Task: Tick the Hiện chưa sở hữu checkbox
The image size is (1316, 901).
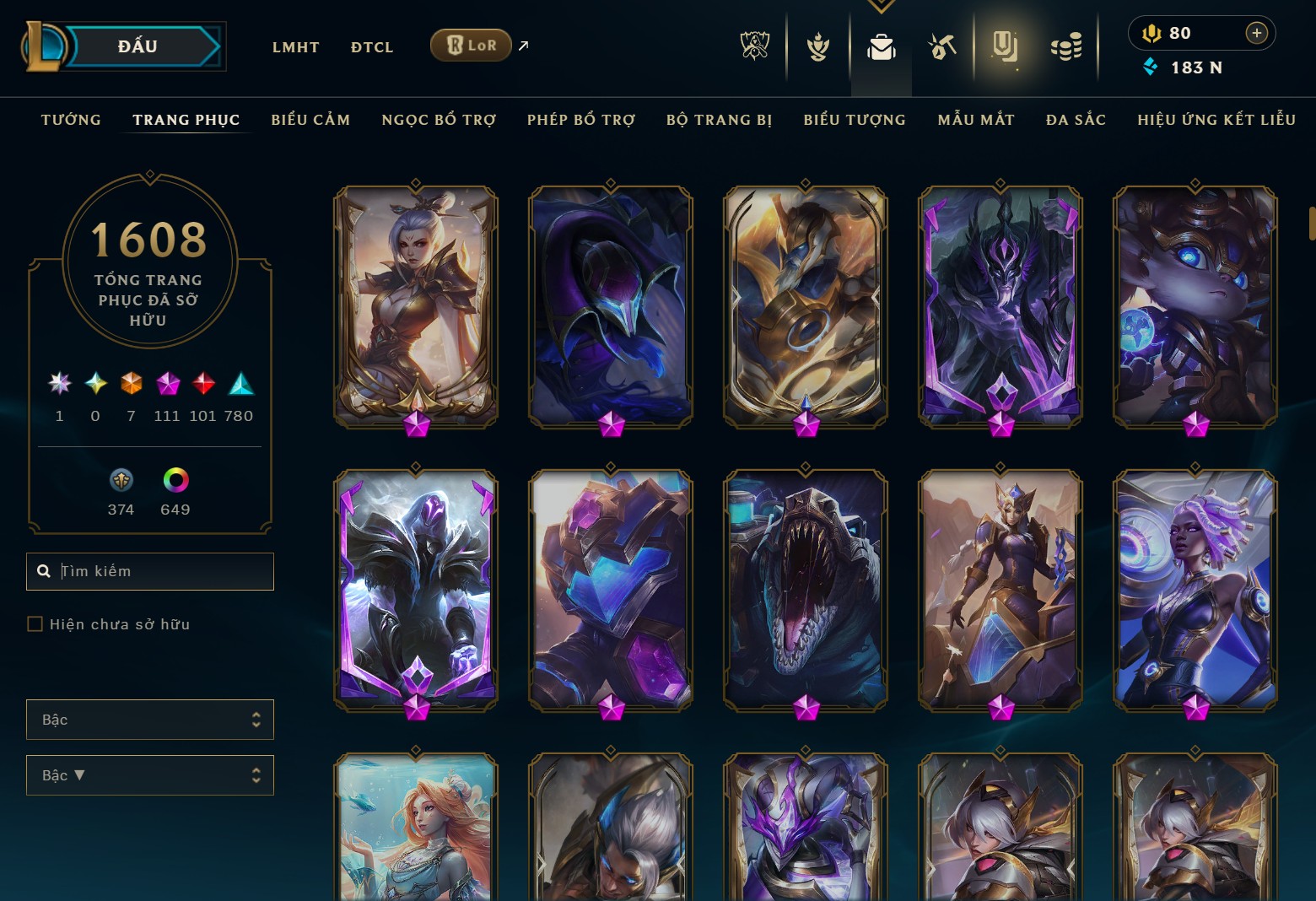Action: point(35,624)
